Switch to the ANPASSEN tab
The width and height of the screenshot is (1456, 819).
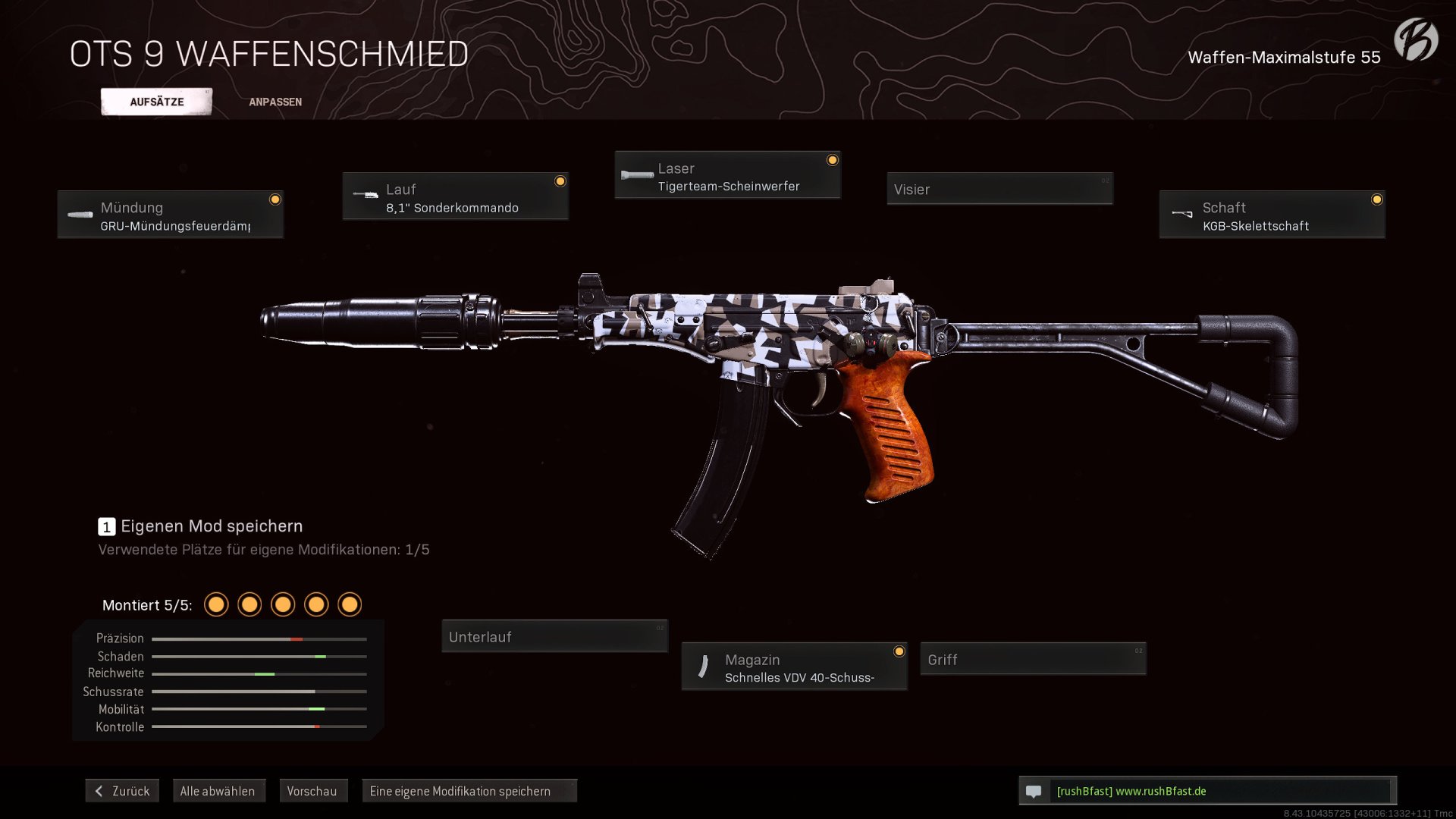(x=275, y=101)
